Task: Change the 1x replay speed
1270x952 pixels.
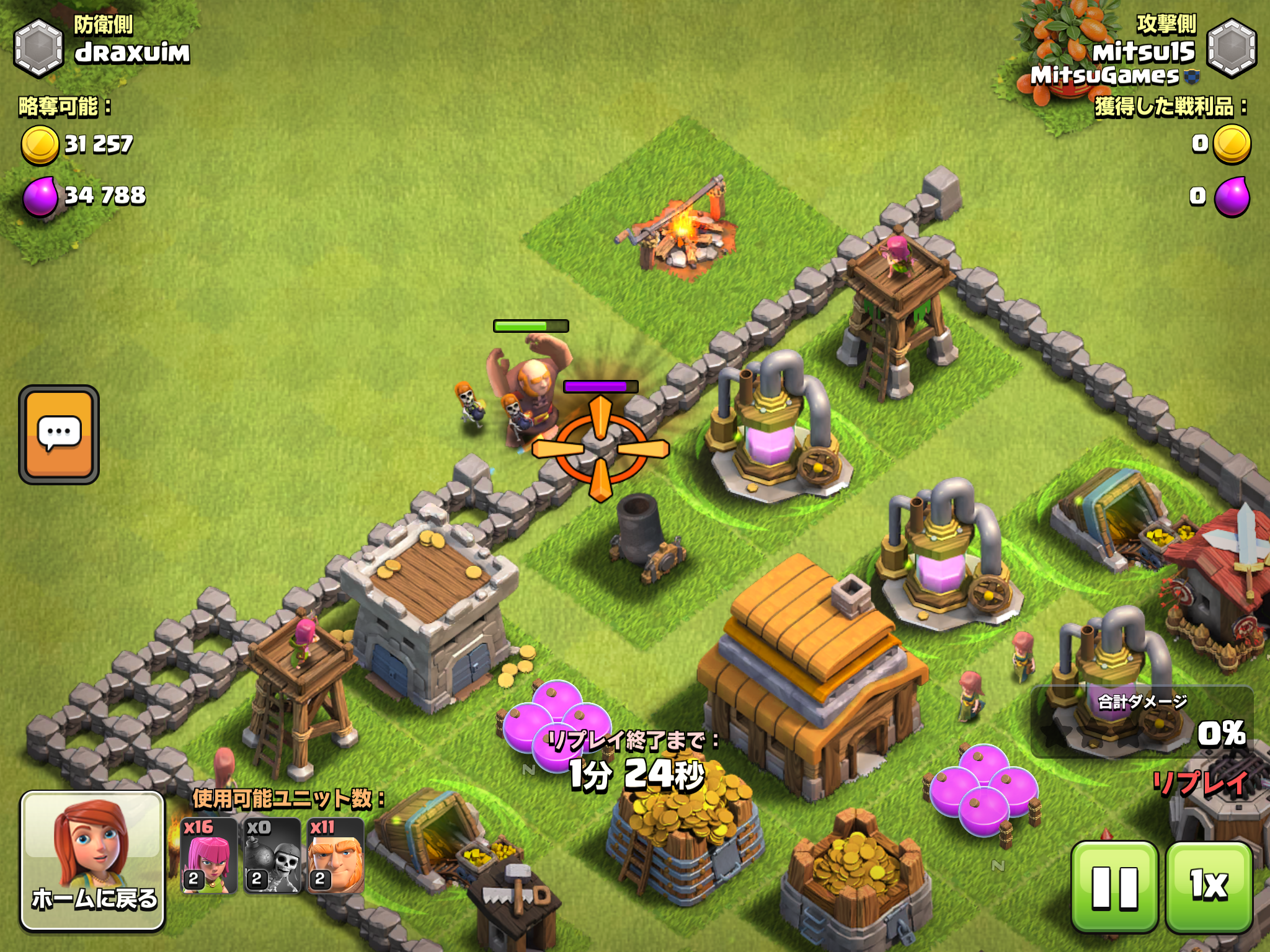Action: [x=1209, y=886]
